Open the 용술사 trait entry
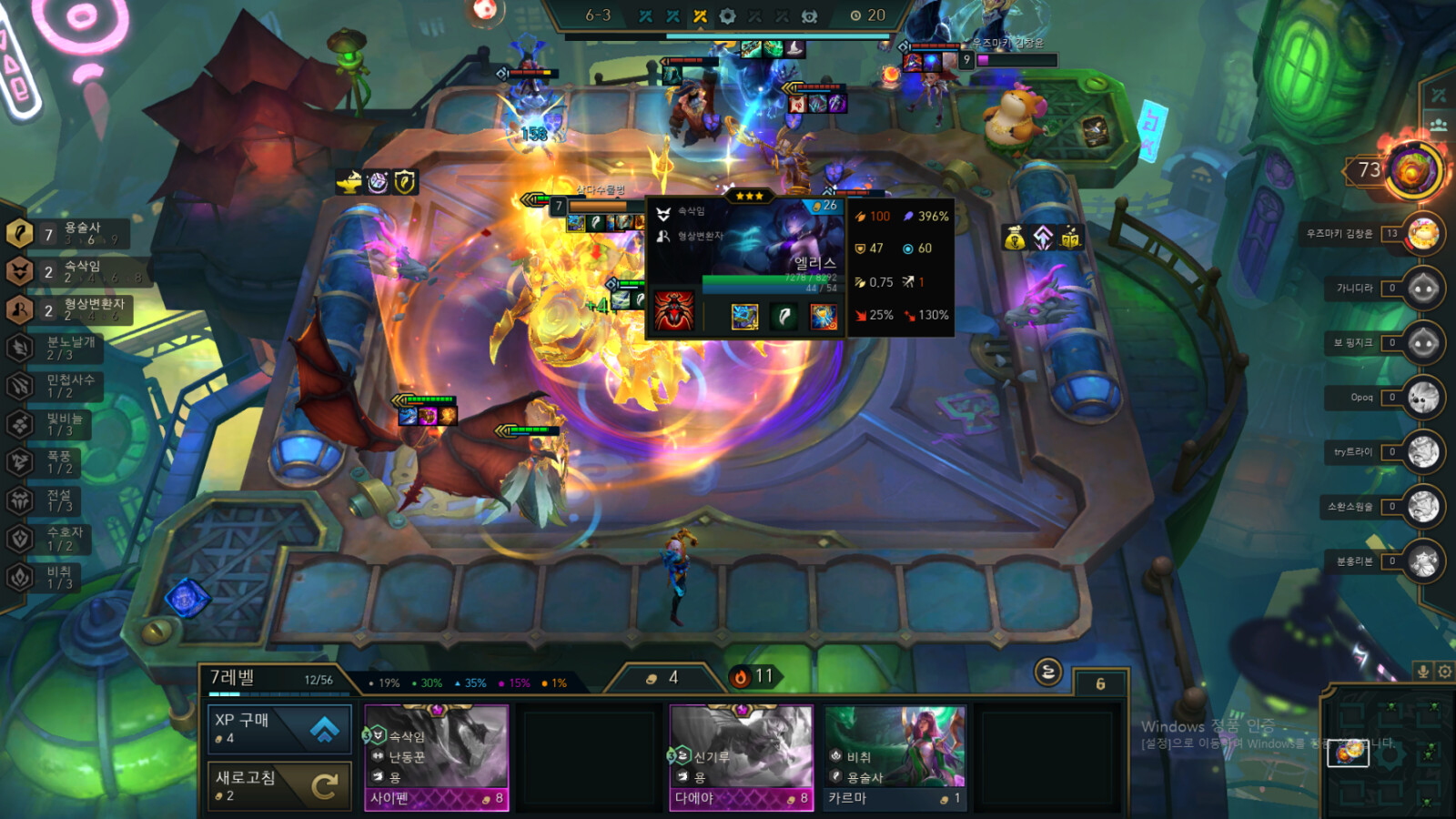The width and height of the screenshot is (1456, 819). (68, 234)
